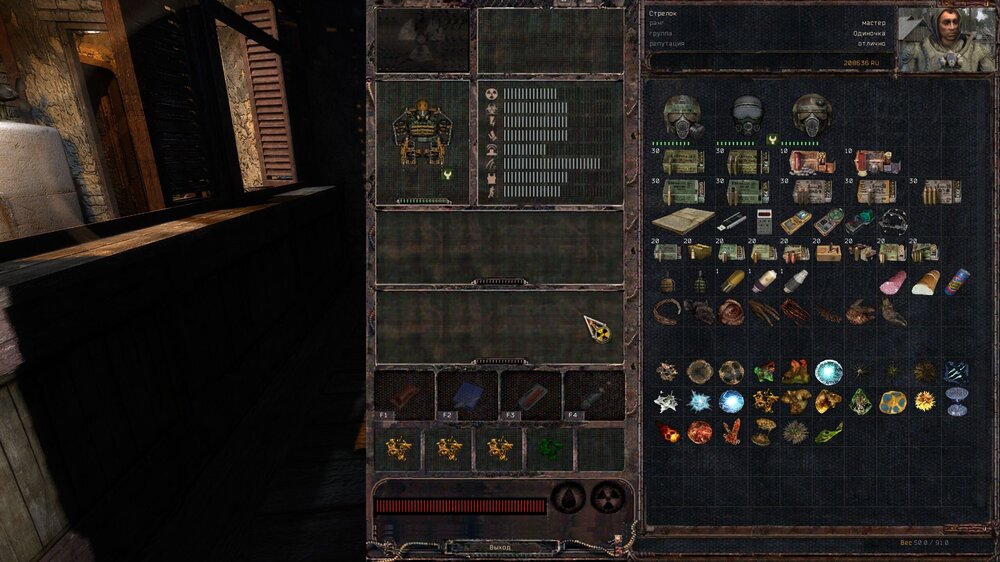Viewport: 1000px width, 562px height.
Task: Pick the dark visor helmet
Action: [x=748, y=115]
